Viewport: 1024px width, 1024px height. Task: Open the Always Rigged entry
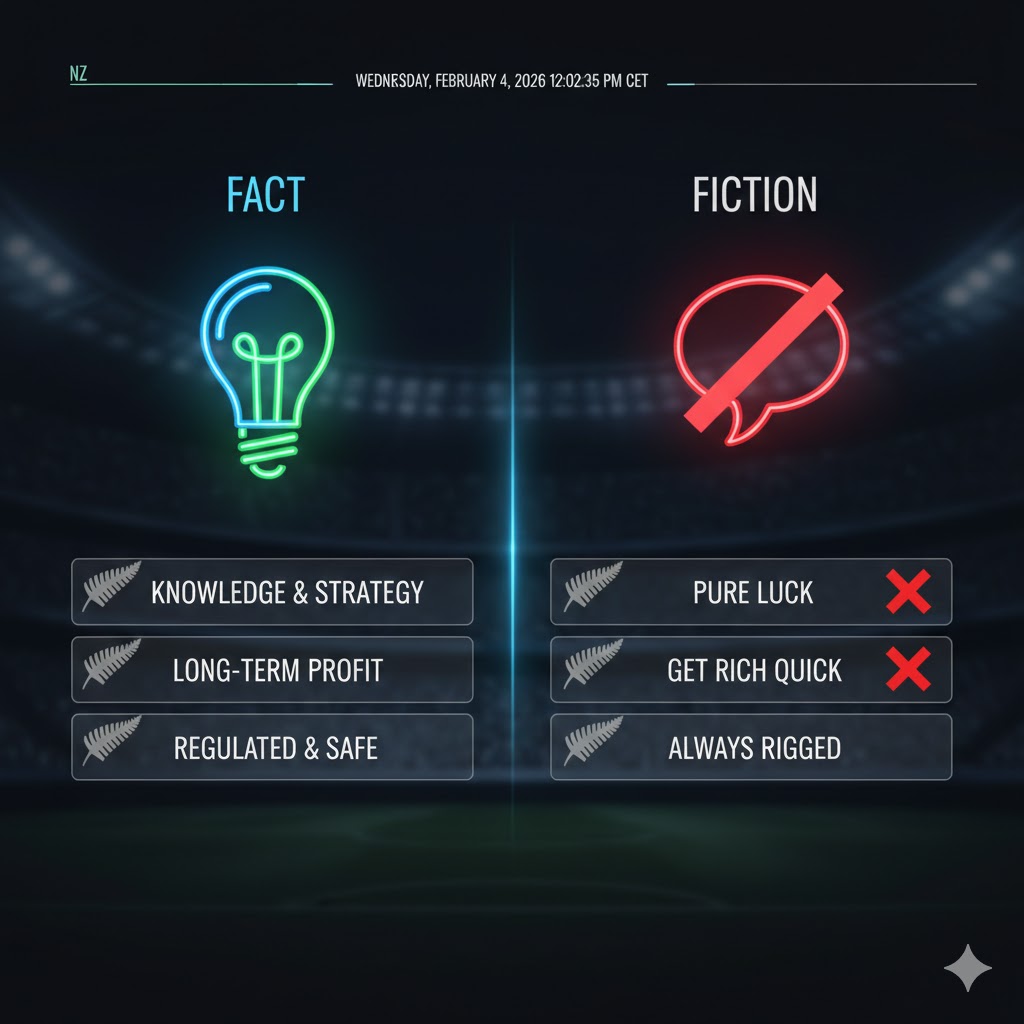click(751, 748)
